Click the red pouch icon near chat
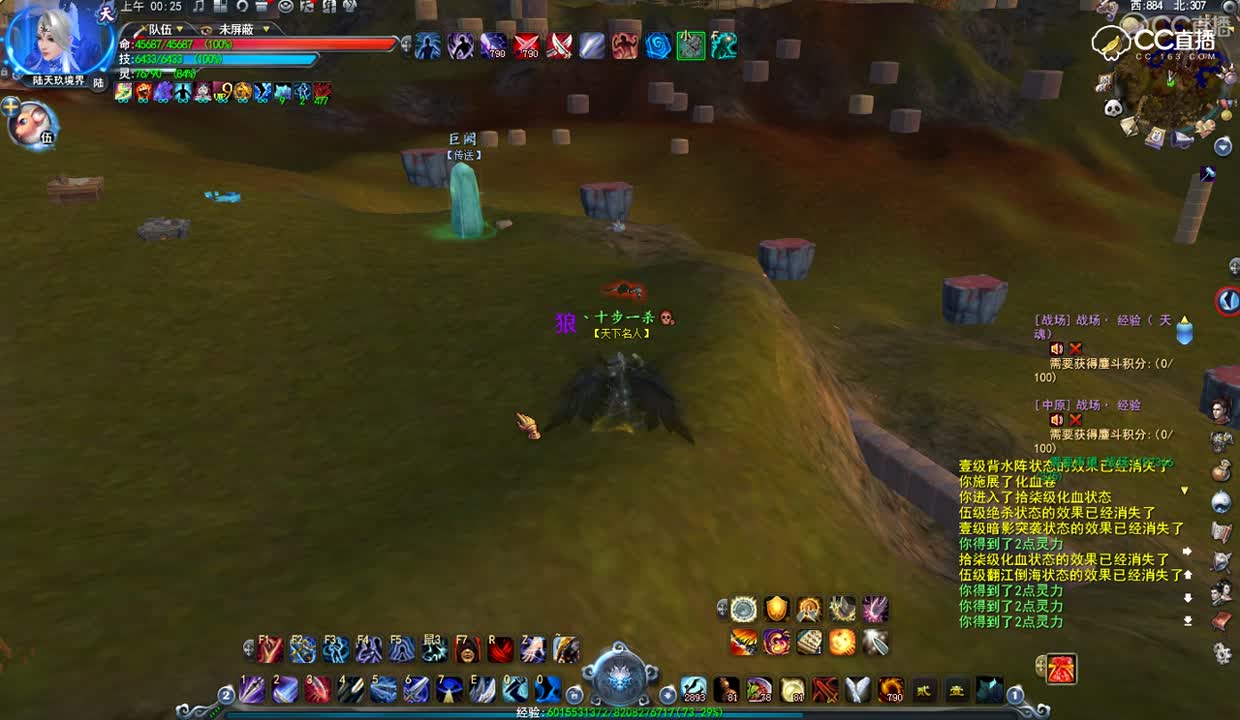The height and width of the screenshot is (720, 1240). [1062, 668]
